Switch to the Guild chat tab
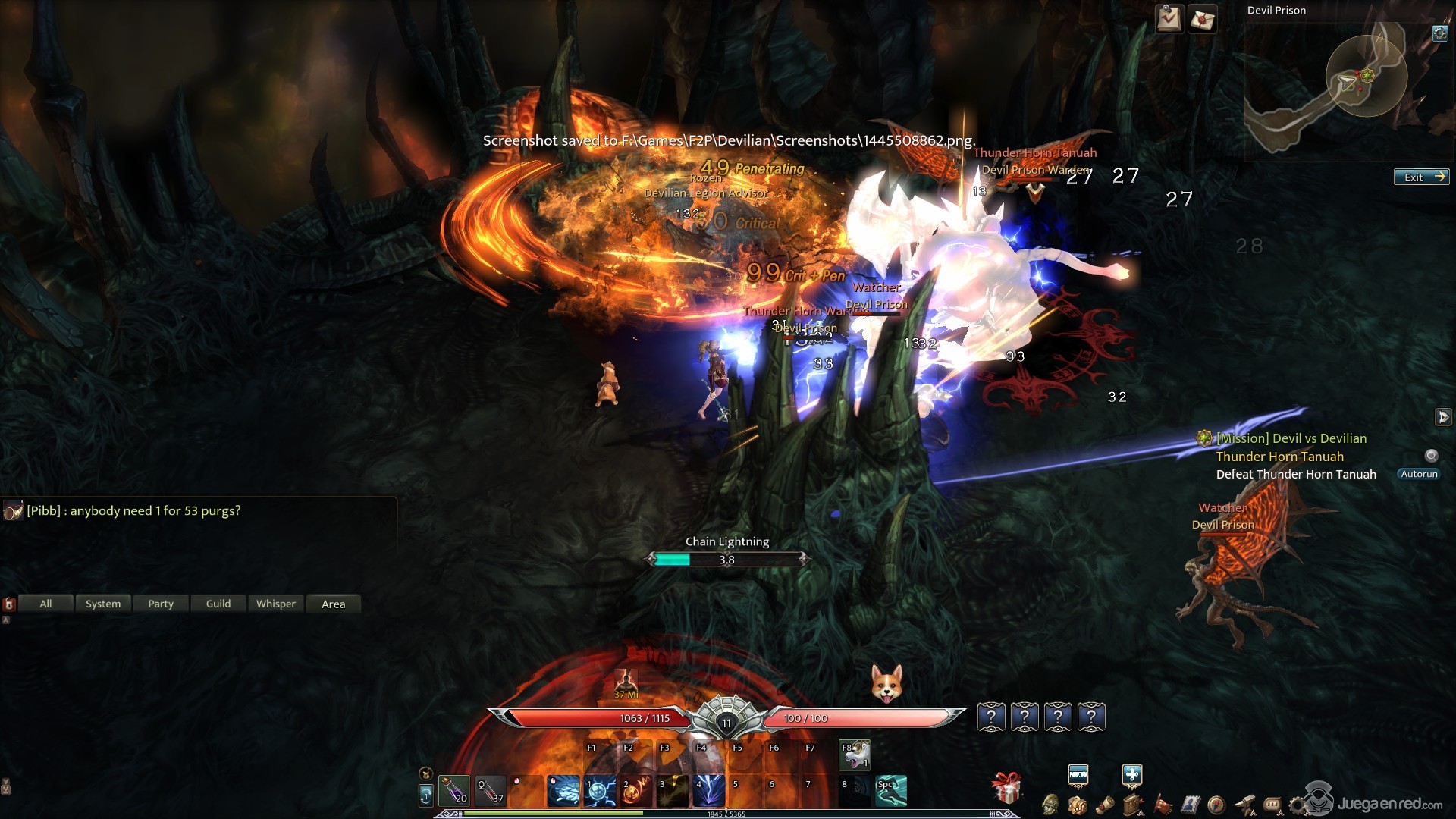This screenshot has width=1456, height=819. point(218,604)
